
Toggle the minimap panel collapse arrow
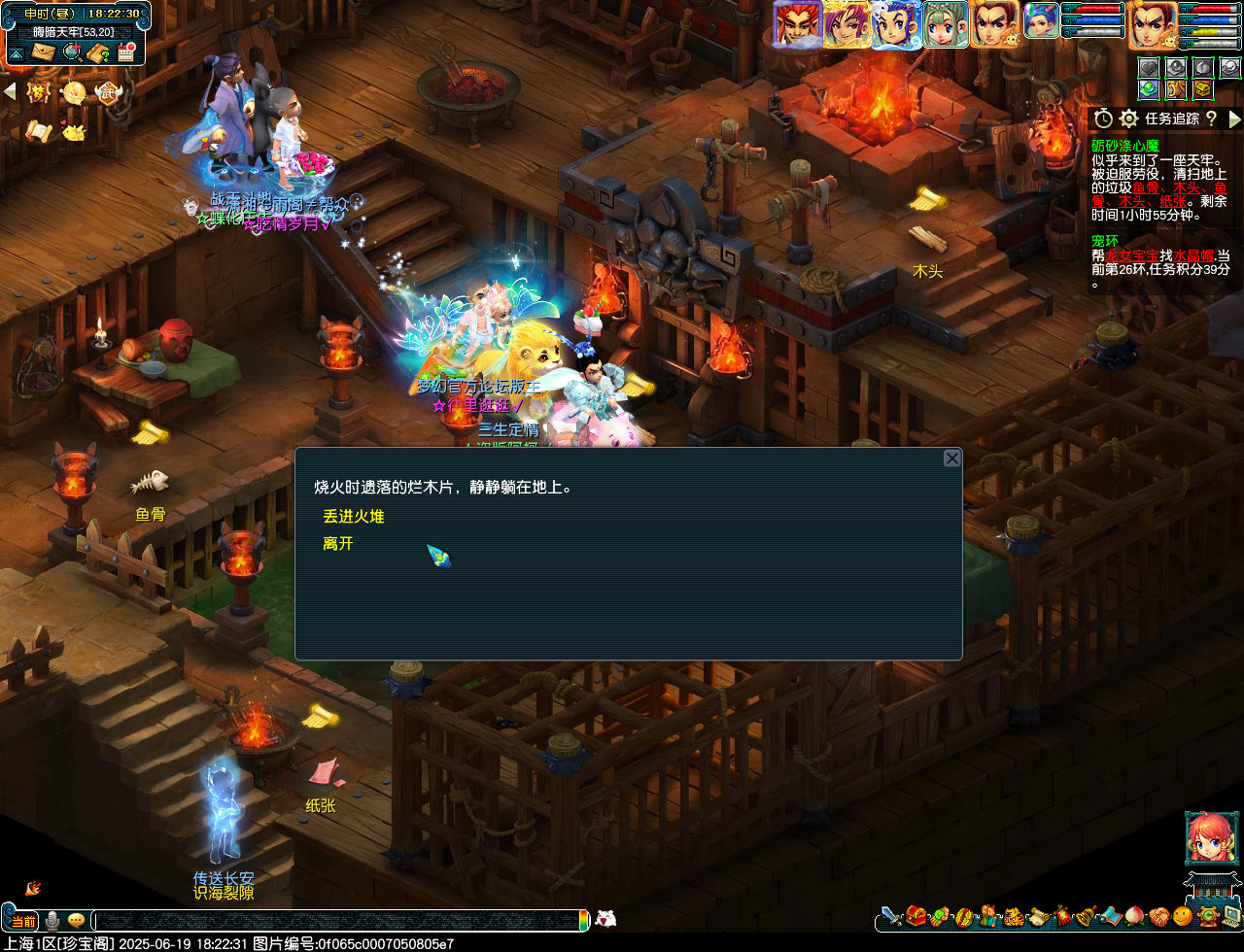point(17,53)
